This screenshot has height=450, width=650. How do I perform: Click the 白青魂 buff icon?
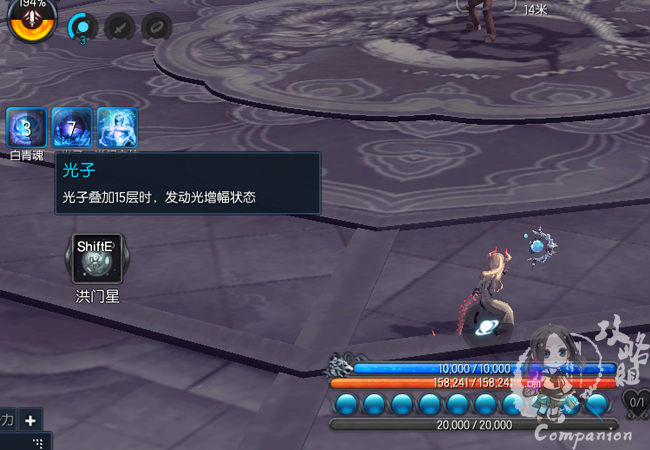point(26,128)
